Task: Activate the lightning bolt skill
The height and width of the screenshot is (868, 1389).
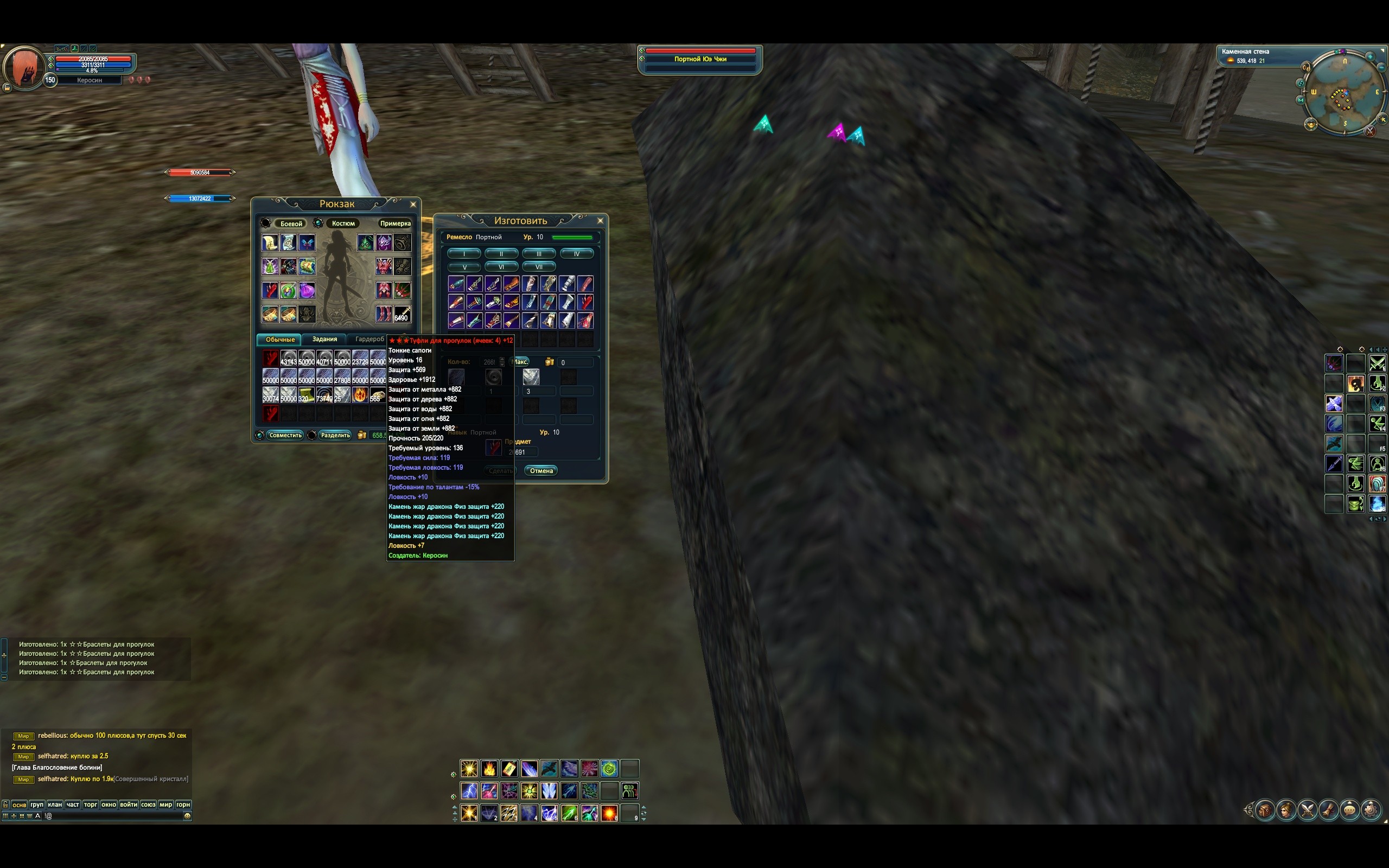Action: point(469,791)
